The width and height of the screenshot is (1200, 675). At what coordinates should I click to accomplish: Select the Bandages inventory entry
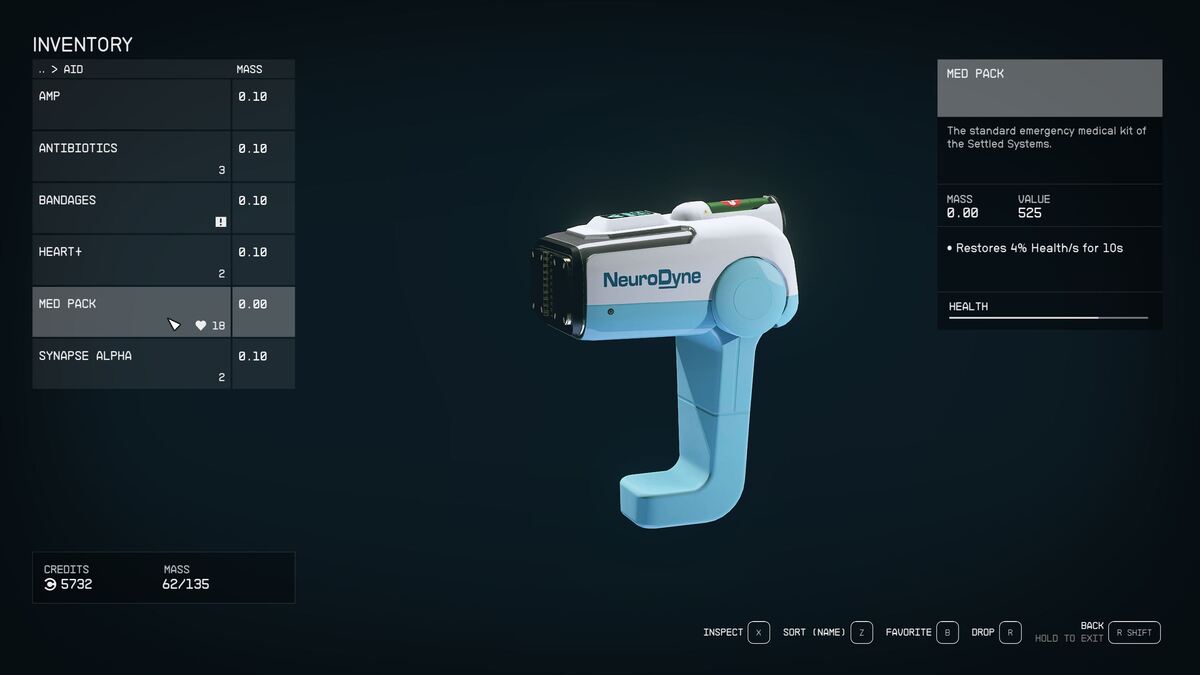132,208
